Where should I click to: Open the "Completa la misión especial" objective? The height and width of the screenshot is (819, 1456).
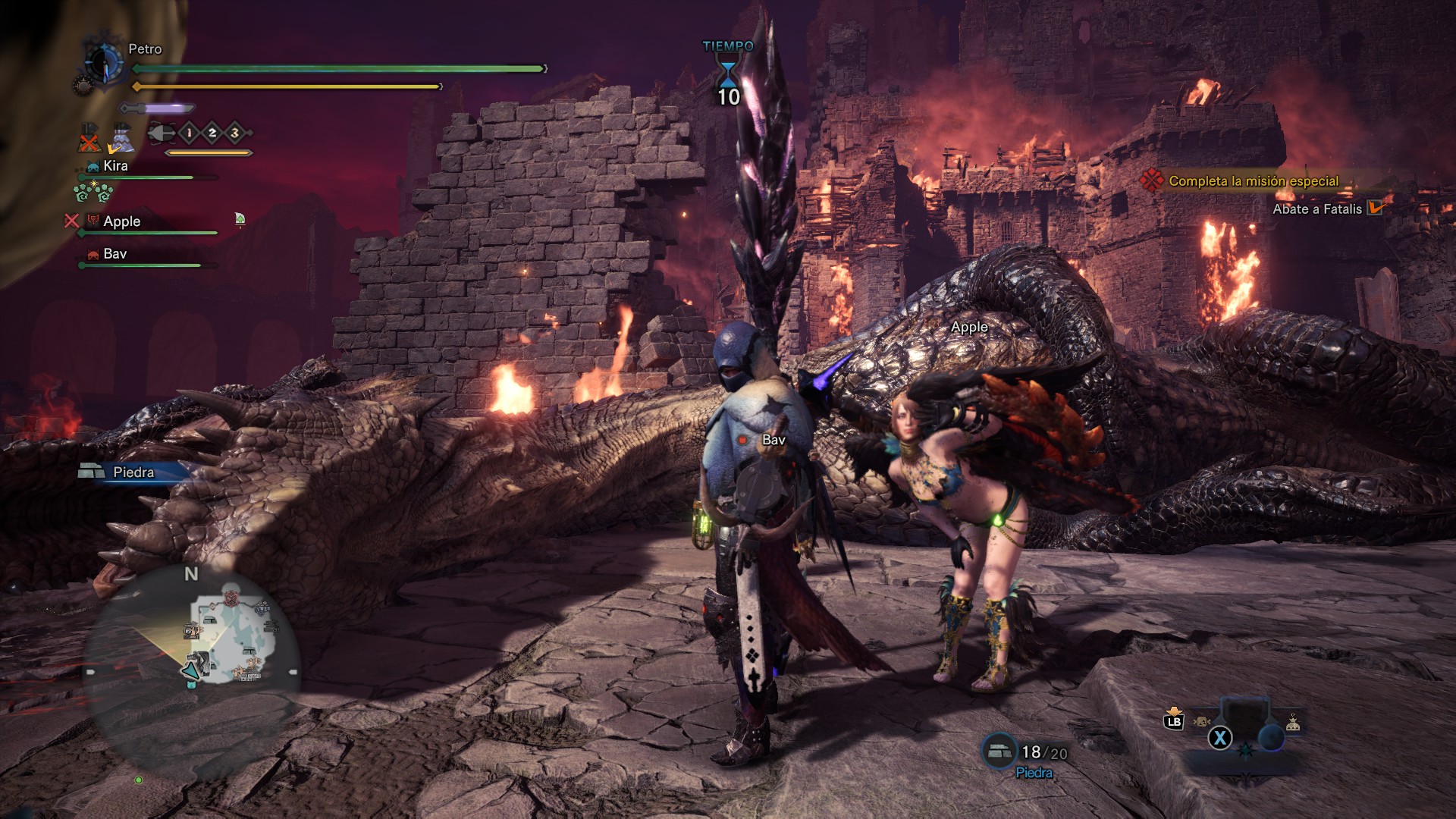(1253, 181)
